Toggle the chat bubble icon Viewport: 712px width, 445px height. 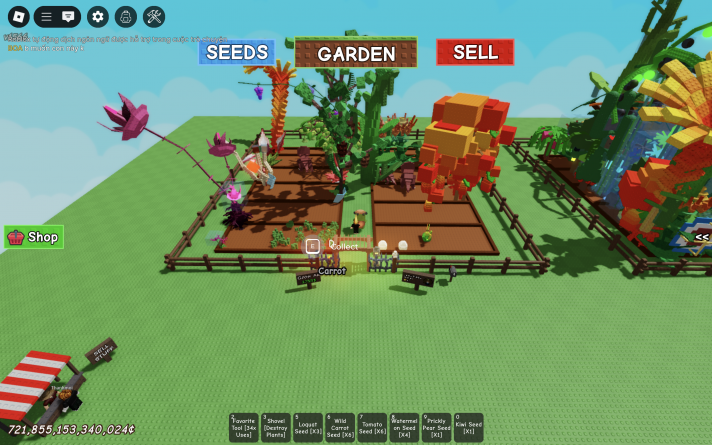(x=68, y=16)
